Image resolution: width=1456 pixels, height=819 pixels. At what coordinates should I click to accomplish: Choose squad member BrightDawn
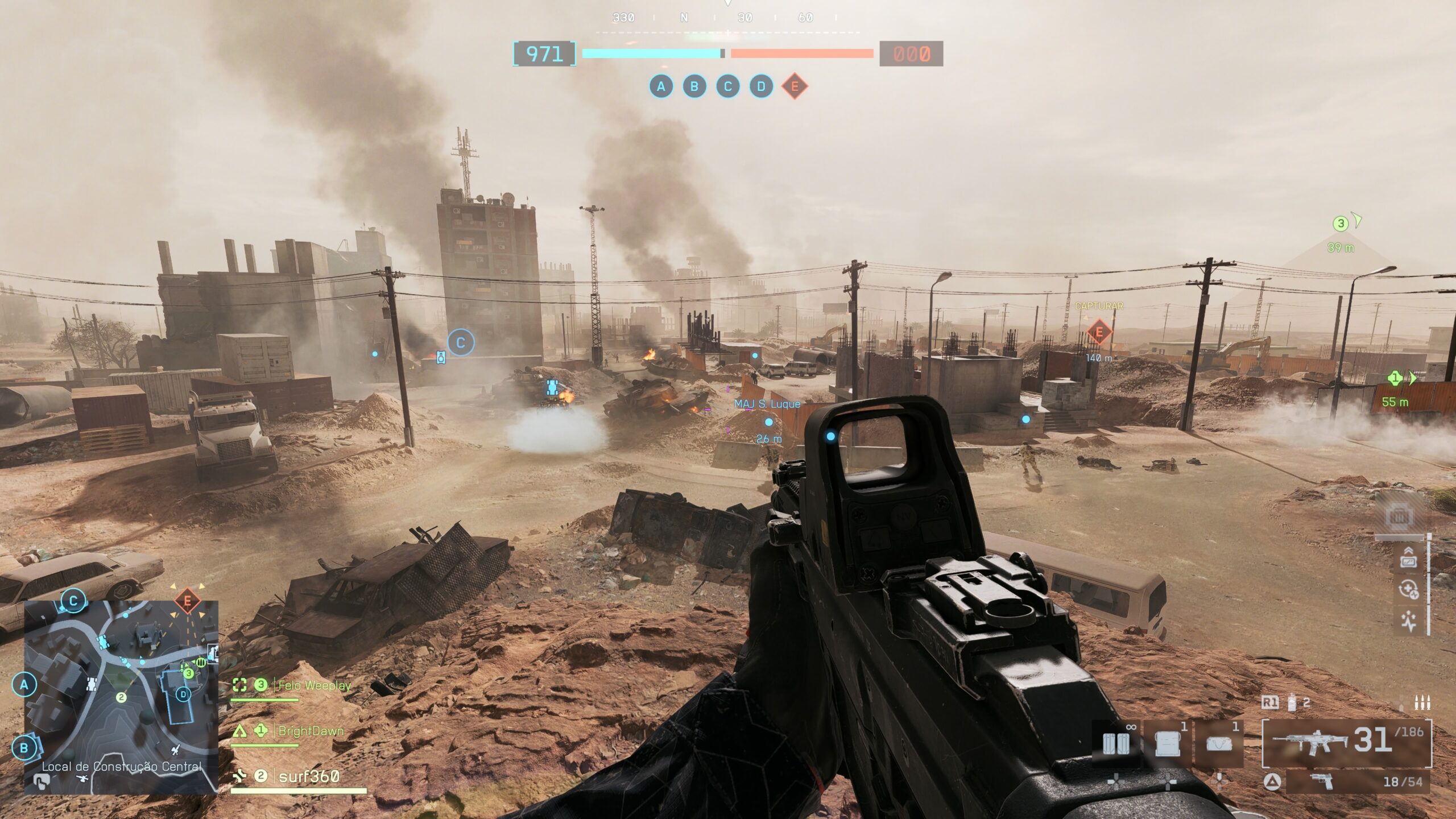pyautogui.click(x=311, y=731)
